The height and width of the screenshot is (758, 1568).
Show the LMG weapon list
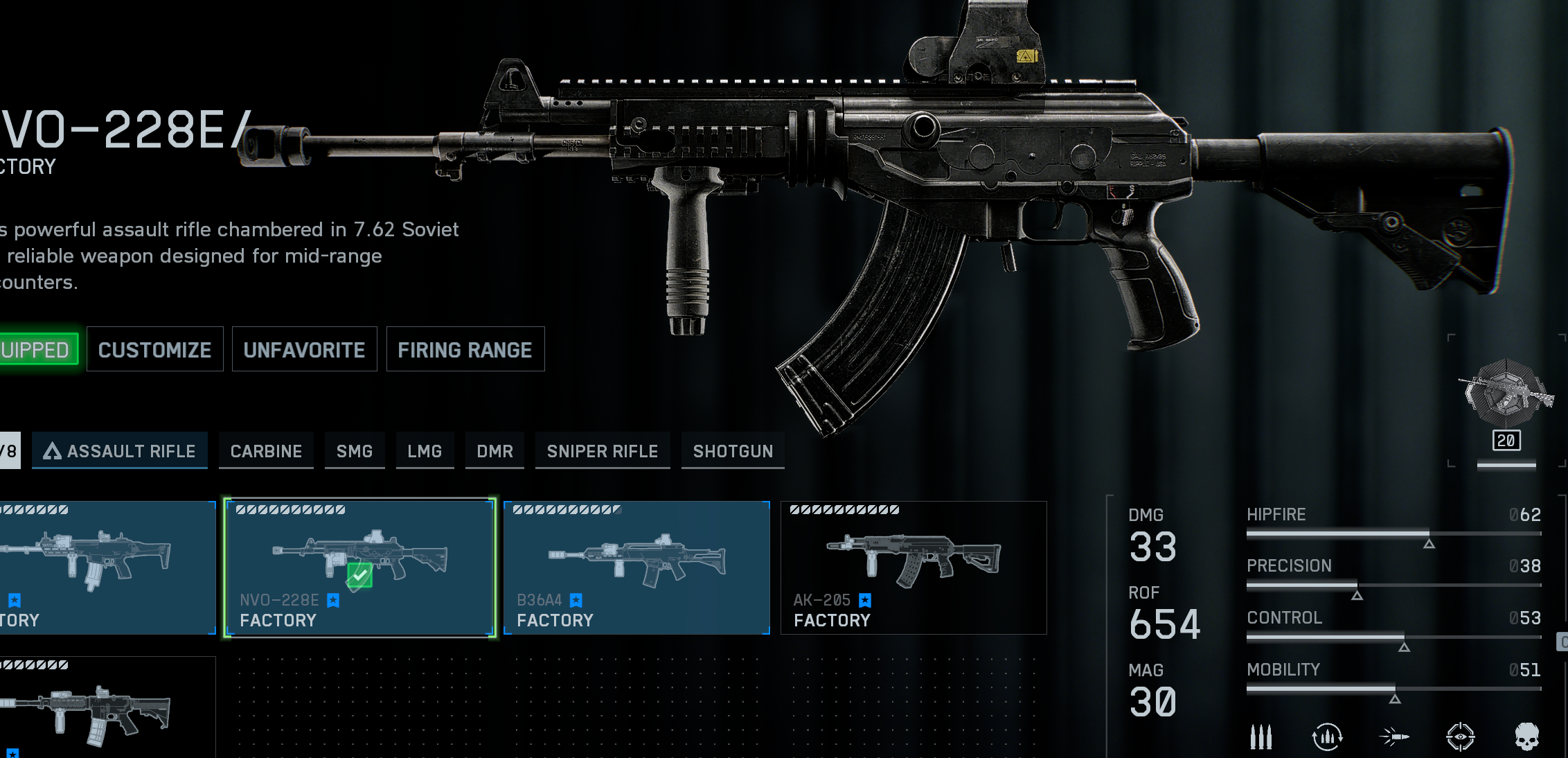(x=425, y=451)
